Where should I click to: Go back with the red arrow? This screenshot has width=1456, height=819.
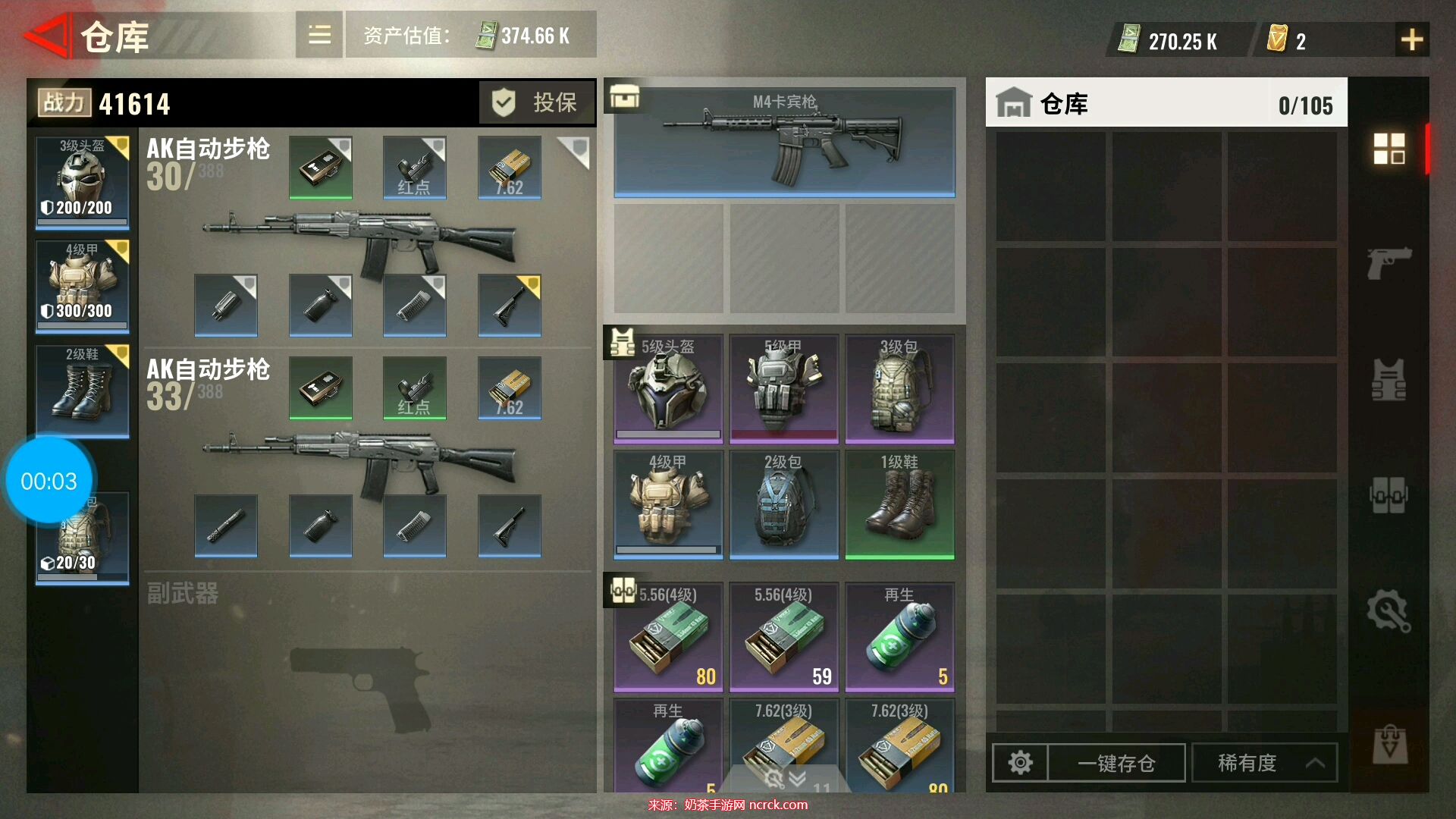pyautogui.click(x=47, y=36)
